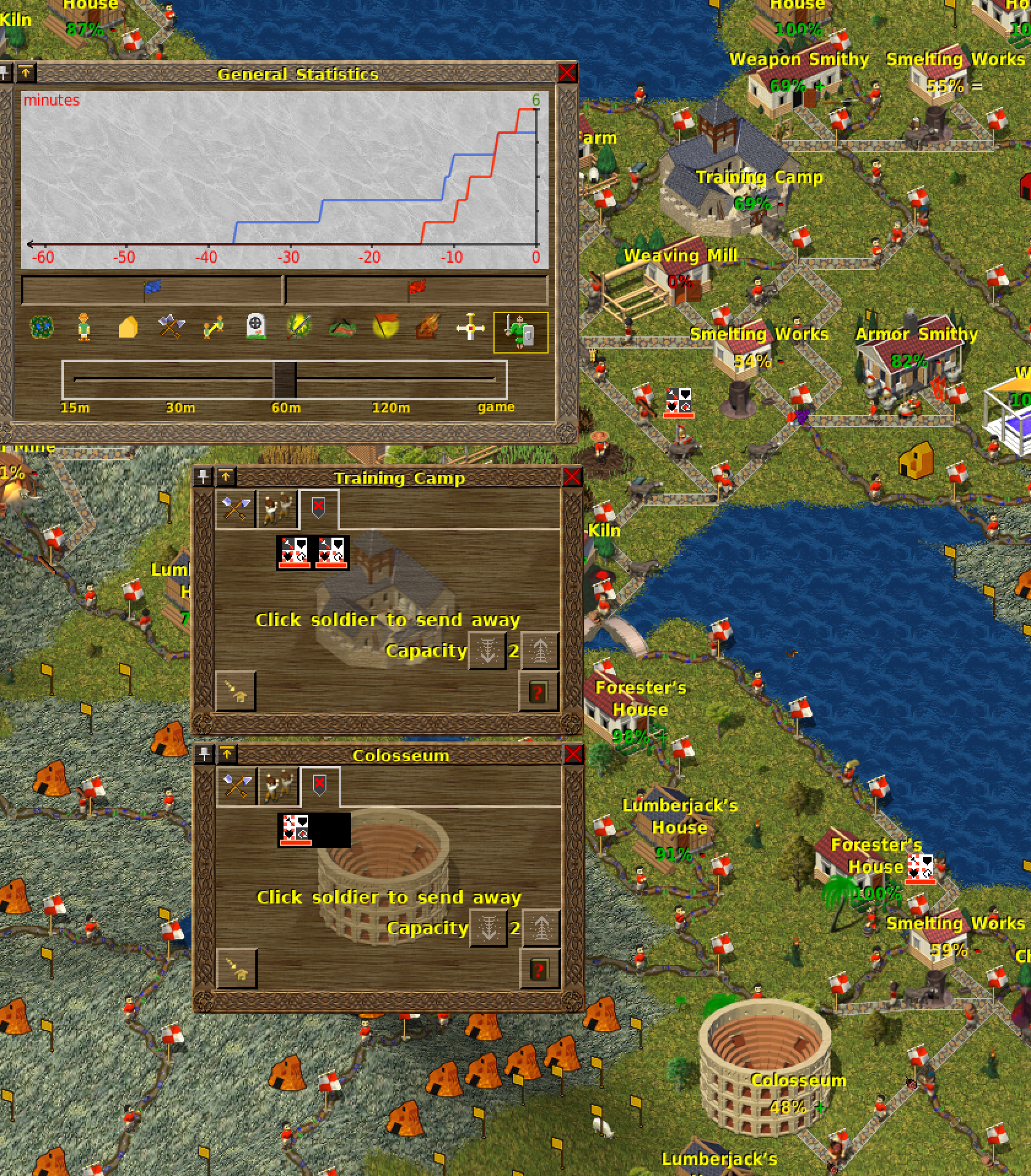Switch to the Training Camp workers tab
Viewport: 1031px width, 1176px height.
click(x=277, y=509)
